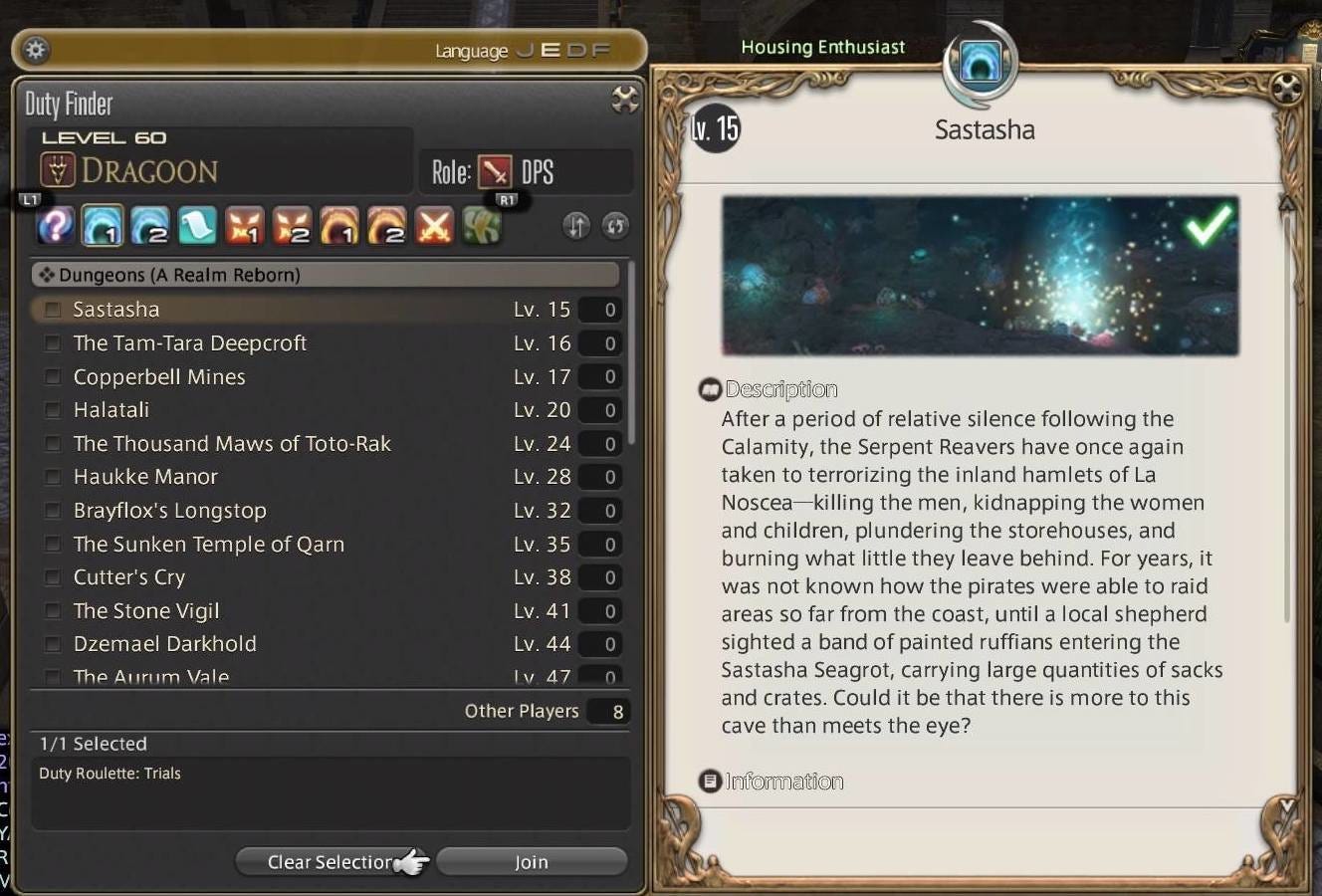The height and width of the screenshot is (896, 1322).
Task: Select The Tam-Tara Deepcroft dungeon
Action: coord(53,343)
